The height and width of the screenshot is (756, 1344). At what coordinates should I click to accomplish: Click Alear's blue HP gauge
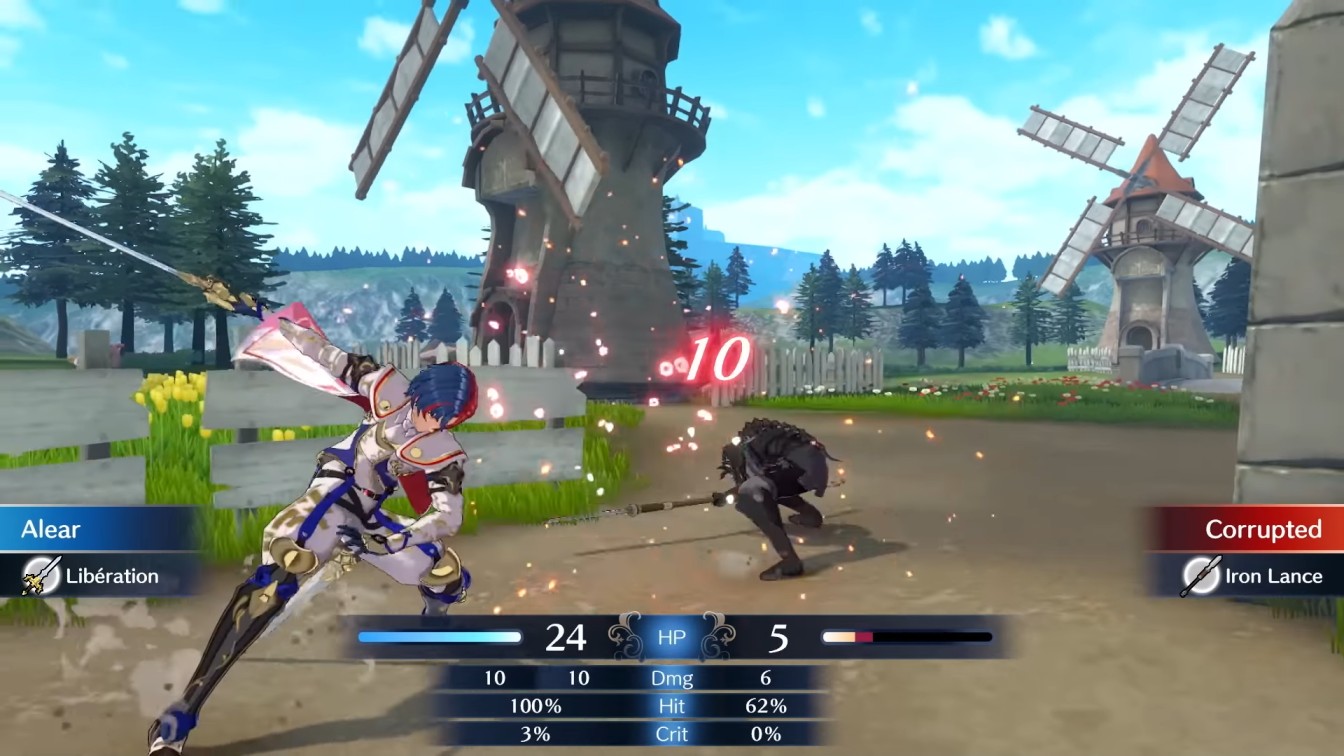(440, 634)
